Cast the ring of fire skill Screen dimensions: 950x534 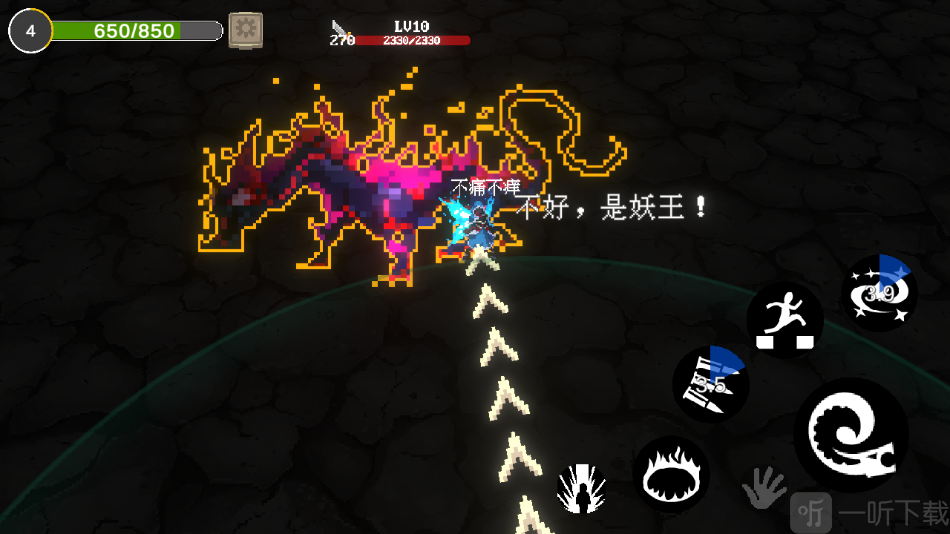[x=671, y=474]
